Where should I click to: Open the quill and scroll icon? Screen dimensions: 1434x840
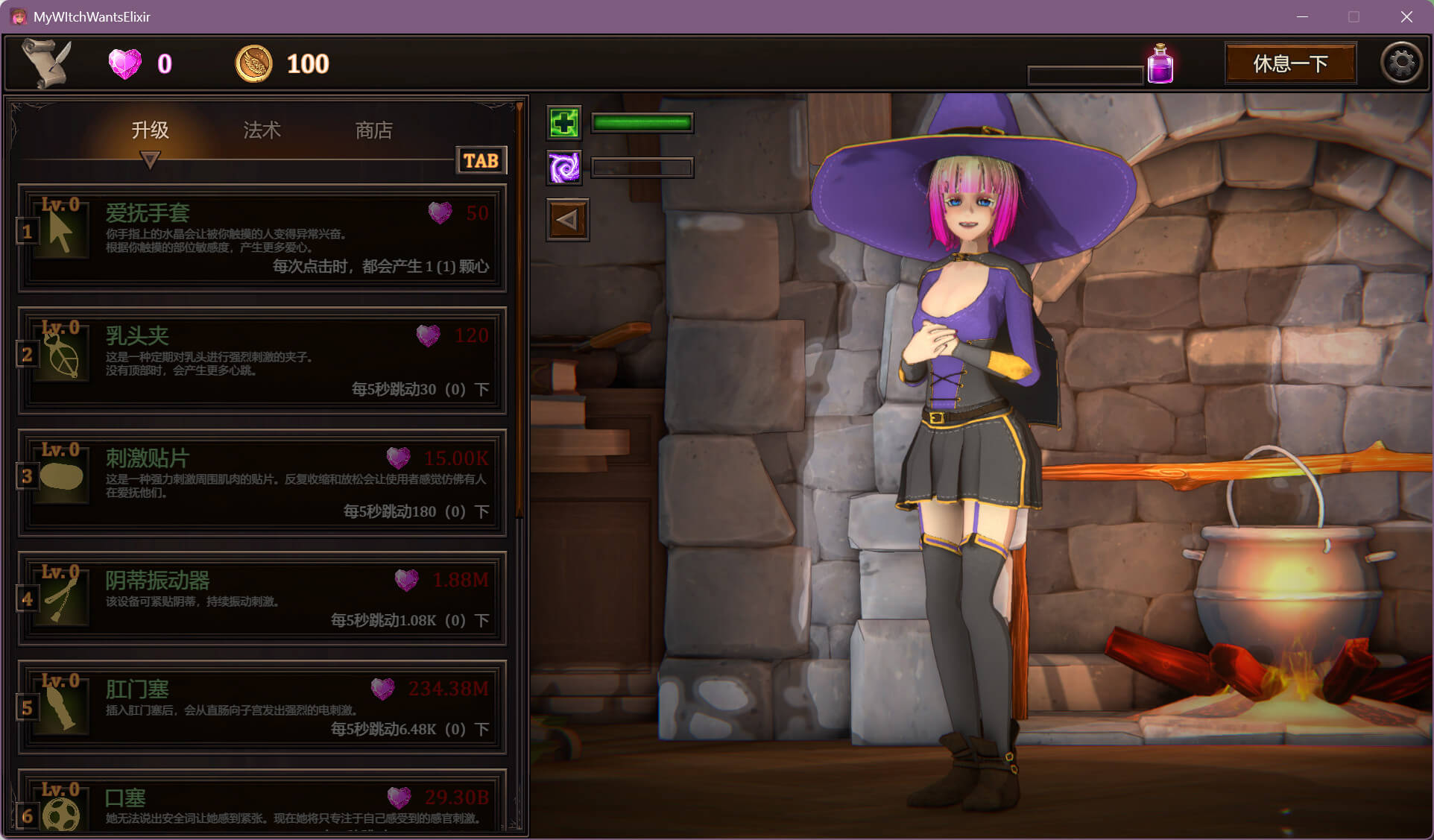coord(47,63)
